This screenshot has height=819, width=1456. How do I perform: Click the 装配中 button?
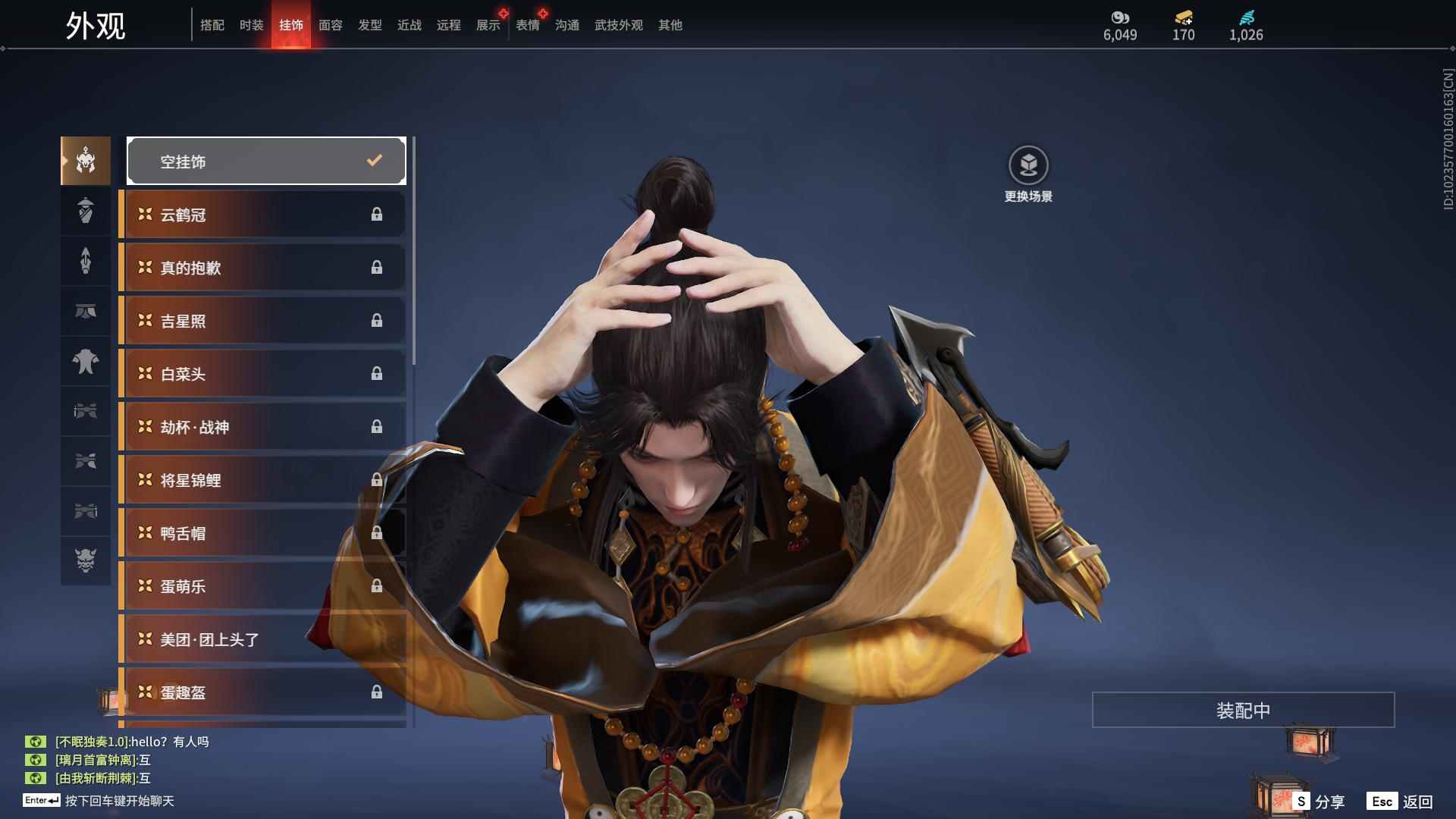[x=1243, y=710]
